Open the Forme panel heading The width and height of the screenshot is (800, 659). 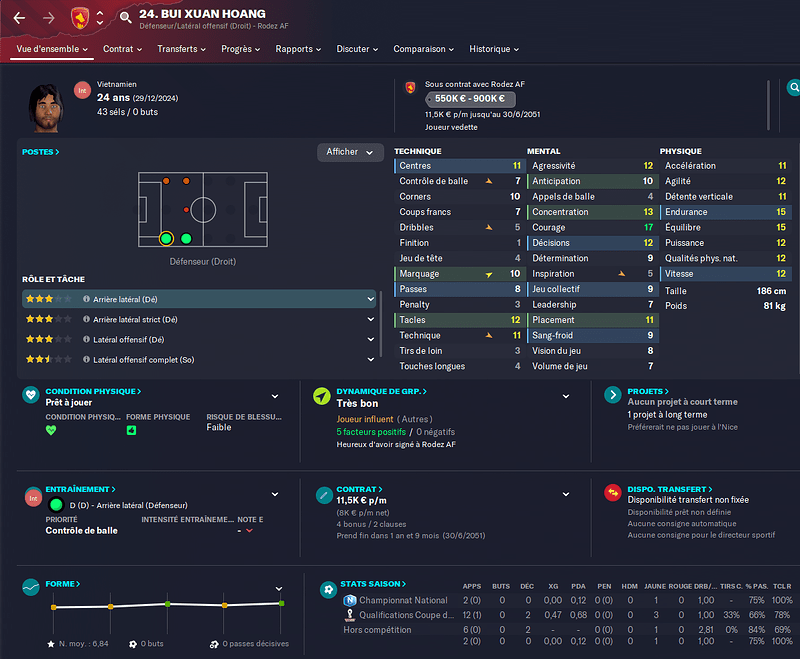[x=63, y=584]
